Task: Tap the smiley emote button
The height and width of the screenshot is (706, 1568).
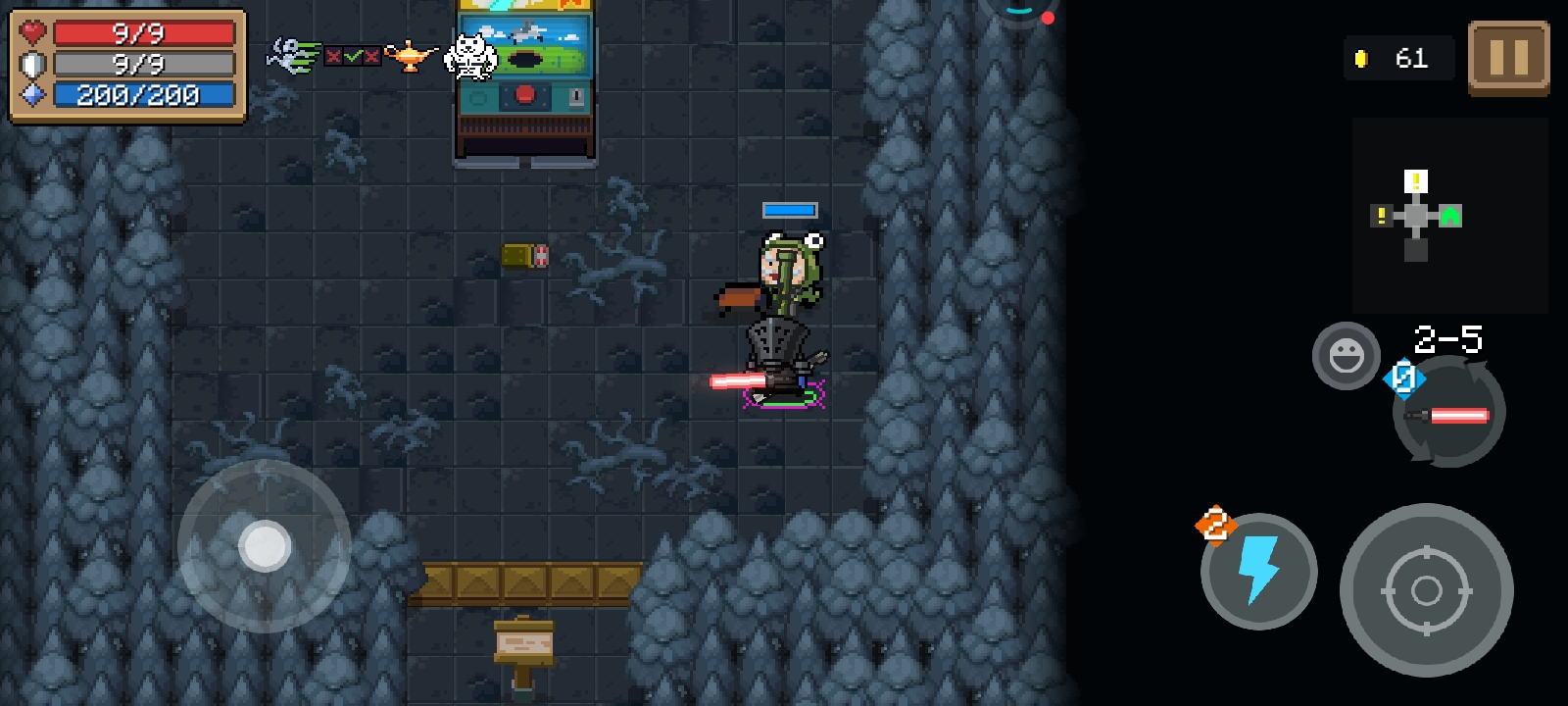Action: tap(1347, 355)
